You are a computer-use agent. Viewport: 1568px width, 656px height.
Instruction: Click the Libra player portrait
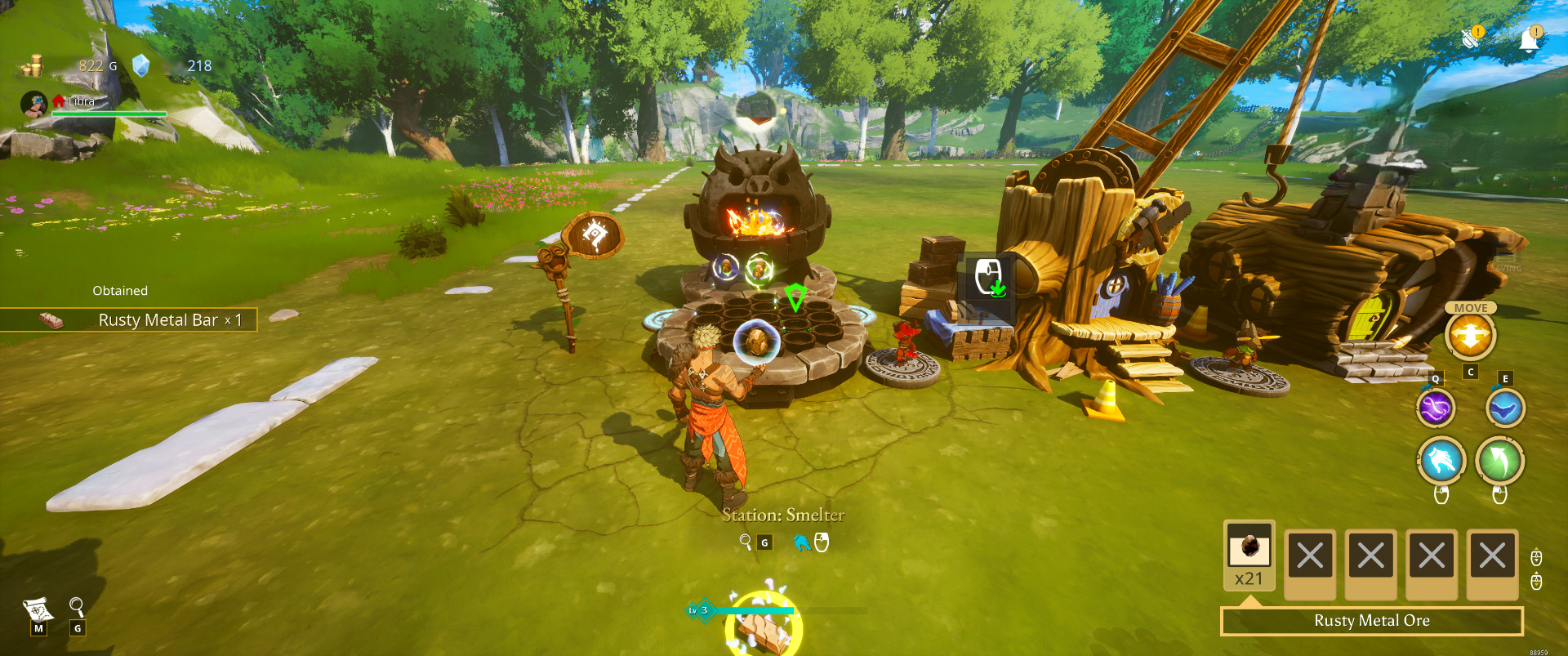(33, 104)
